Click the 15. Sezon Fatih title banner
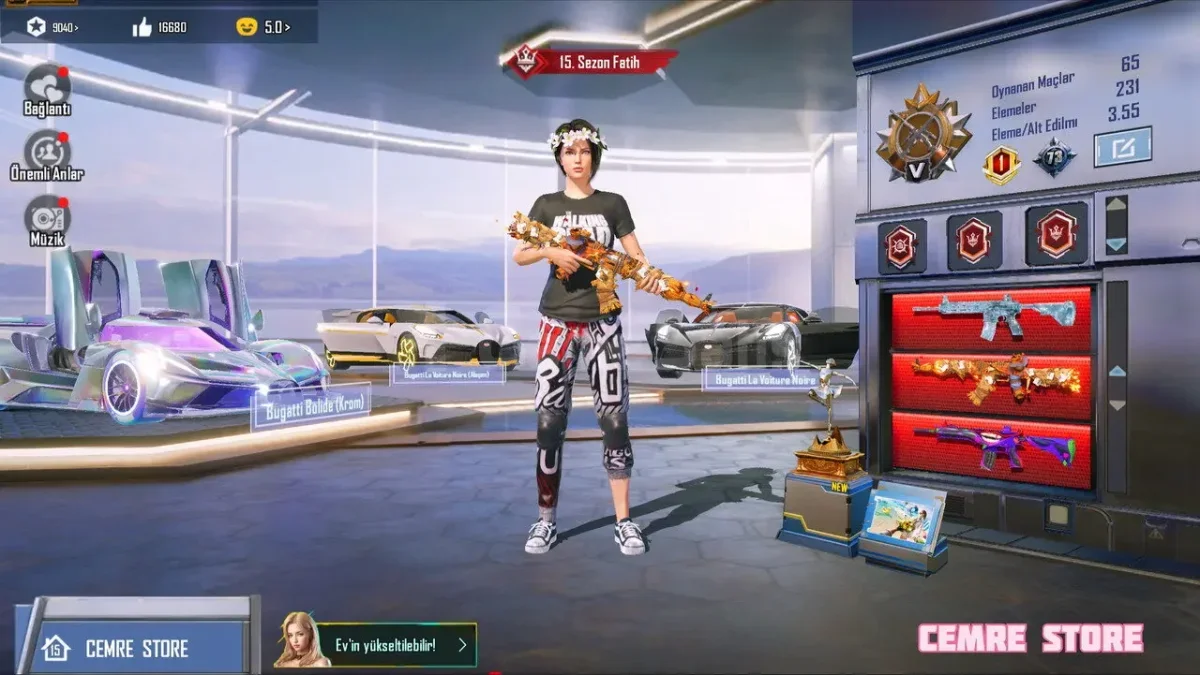The height and width of the screenshot is (675, 1200). click(x=591, y=63)
